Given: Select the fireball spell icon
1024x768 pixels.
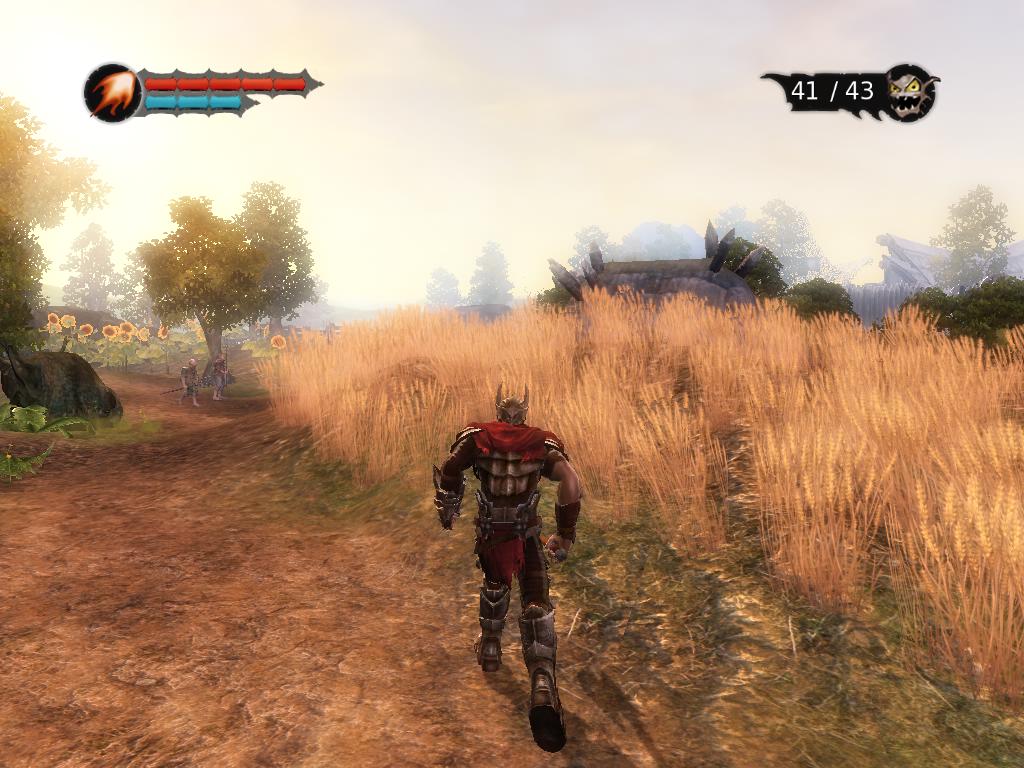Looking at the screenshot, I should [x=112, y=93].
